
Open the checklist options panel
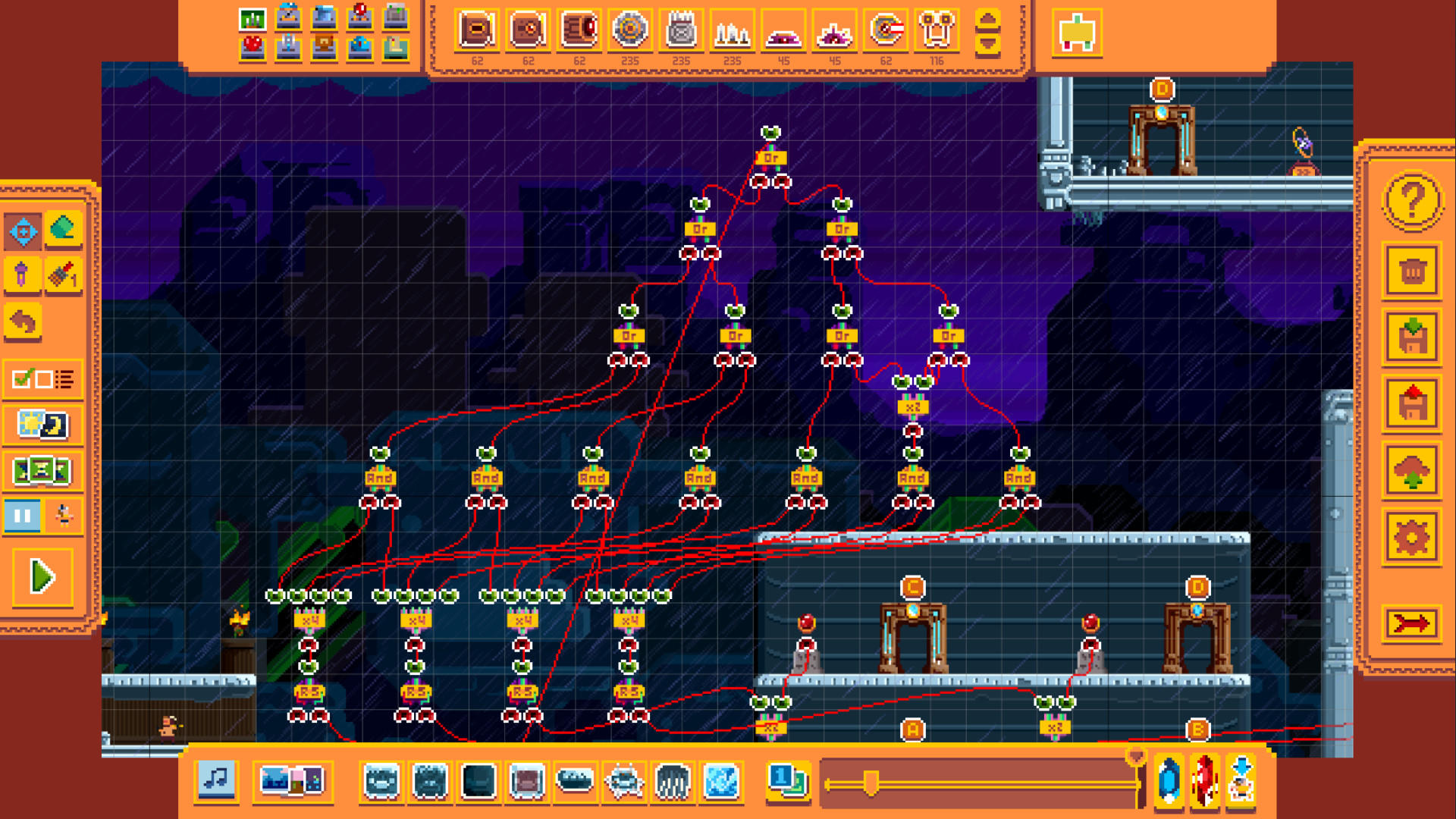(x=43, y=380)
